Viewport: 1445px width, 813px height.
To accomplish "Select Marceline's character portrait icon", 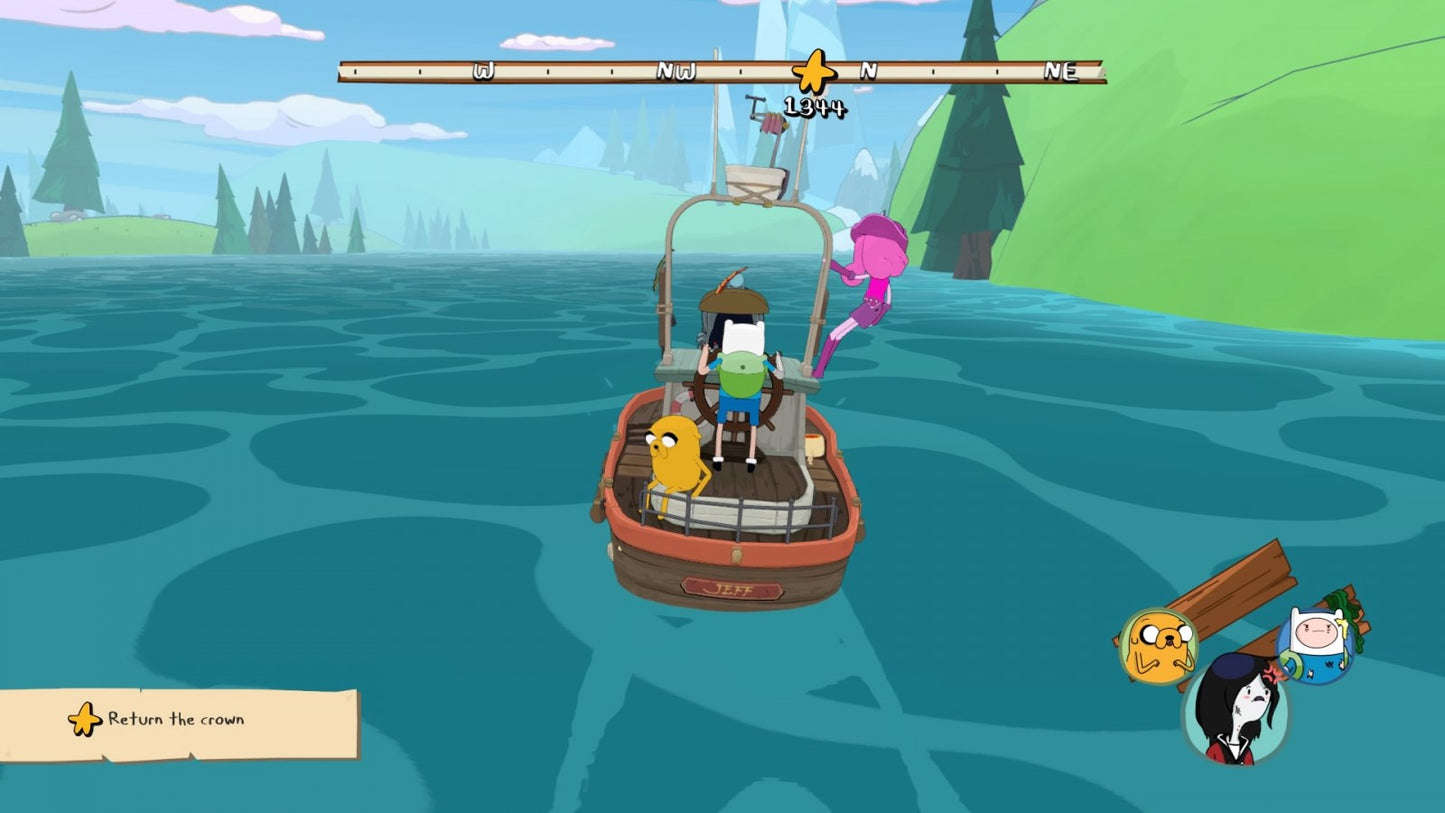I will pyautogui.click(x=1236, y=712).
